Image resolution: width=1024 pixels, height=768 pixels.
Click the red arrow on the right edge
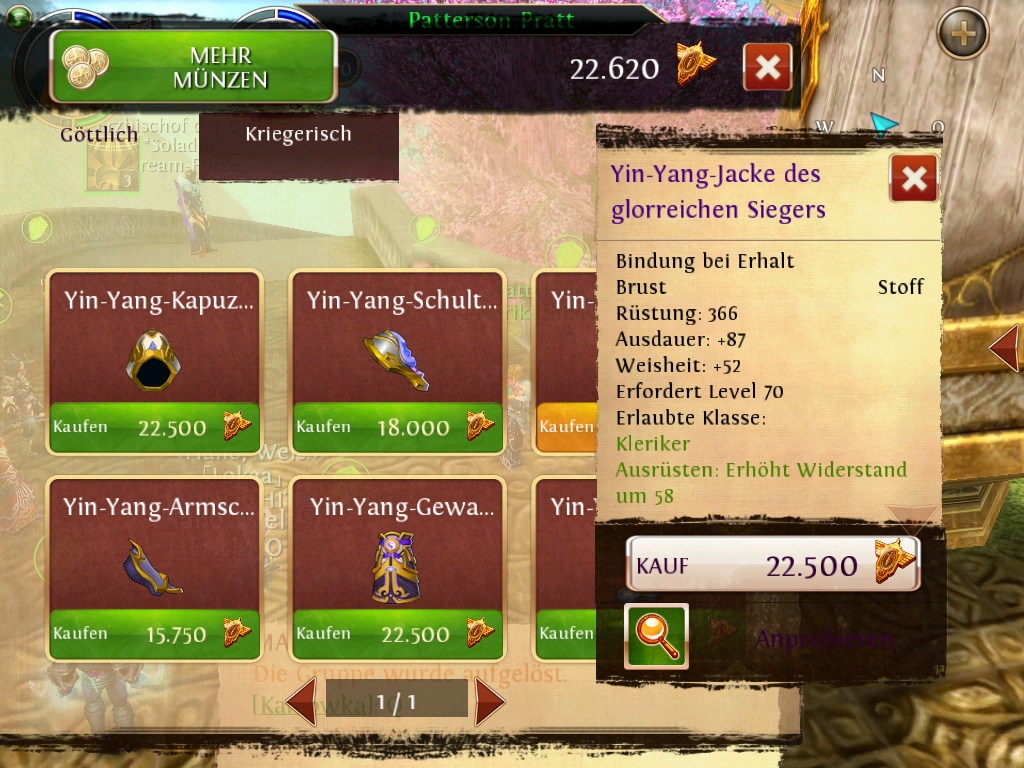[x=1004, y=347]
